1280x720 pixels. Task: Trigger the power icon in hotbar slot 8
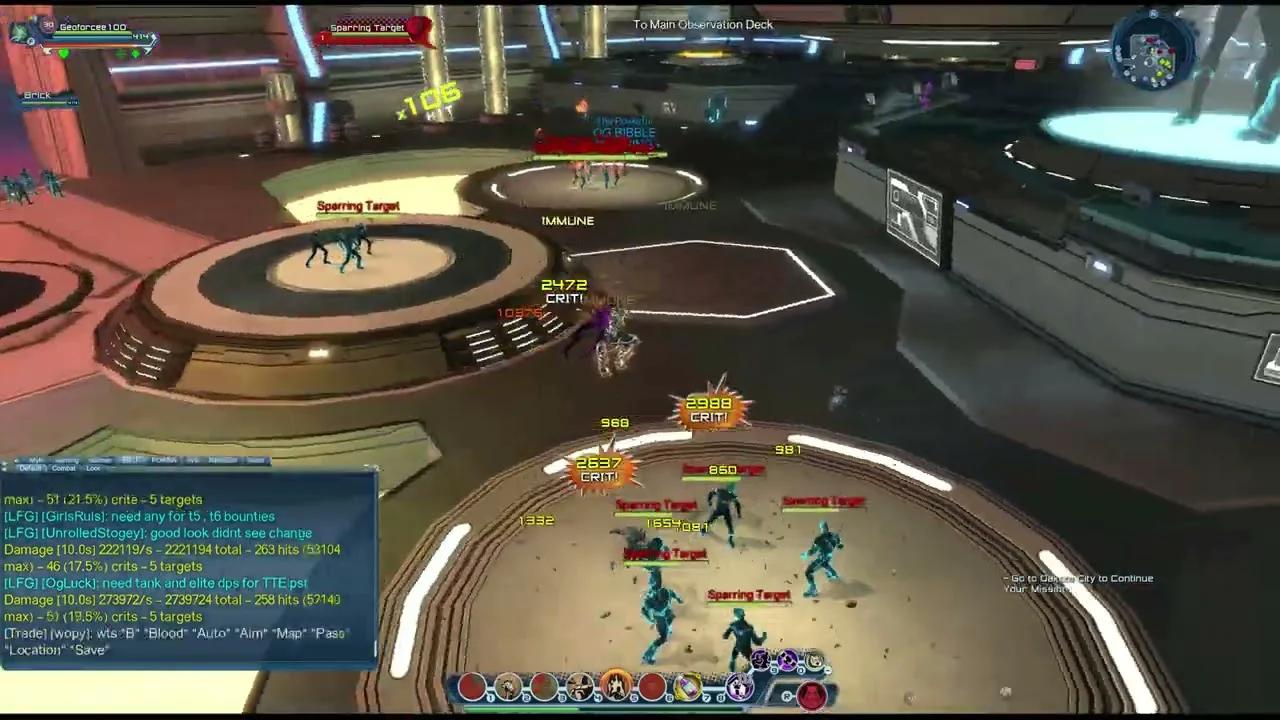click(x=742, y=685)
